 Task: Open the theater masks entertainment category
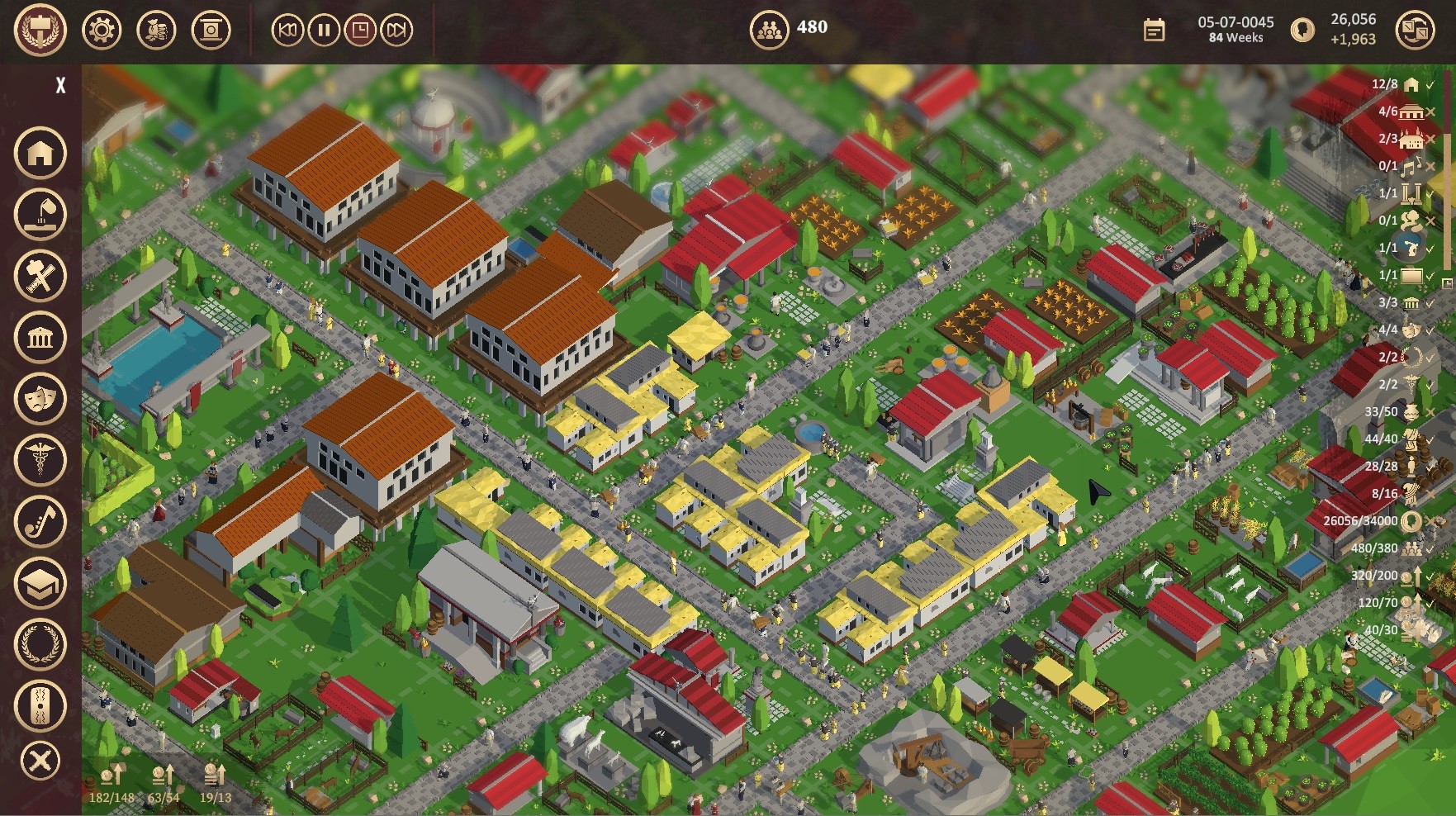click(40, 398)
